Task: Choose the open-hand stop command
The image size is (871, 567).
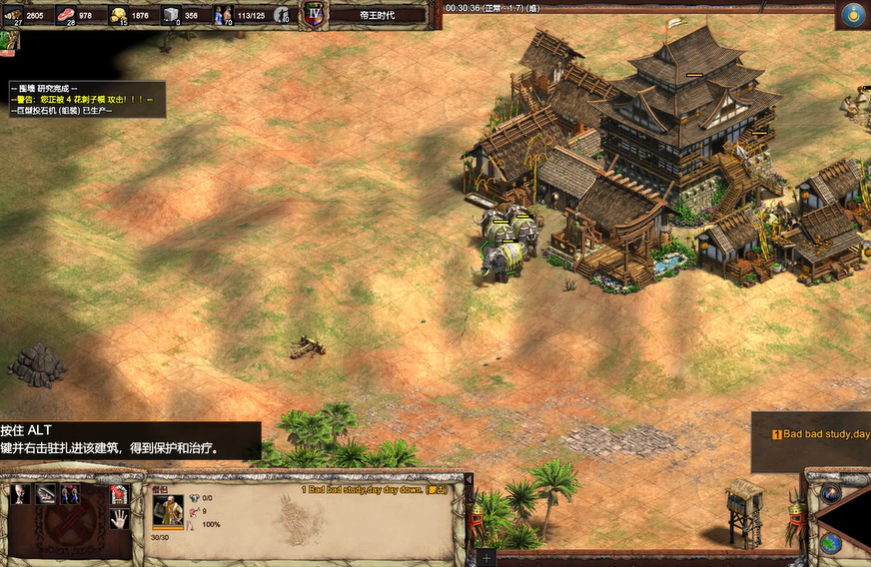Action: pyautogui.click(x=118, y=519)
